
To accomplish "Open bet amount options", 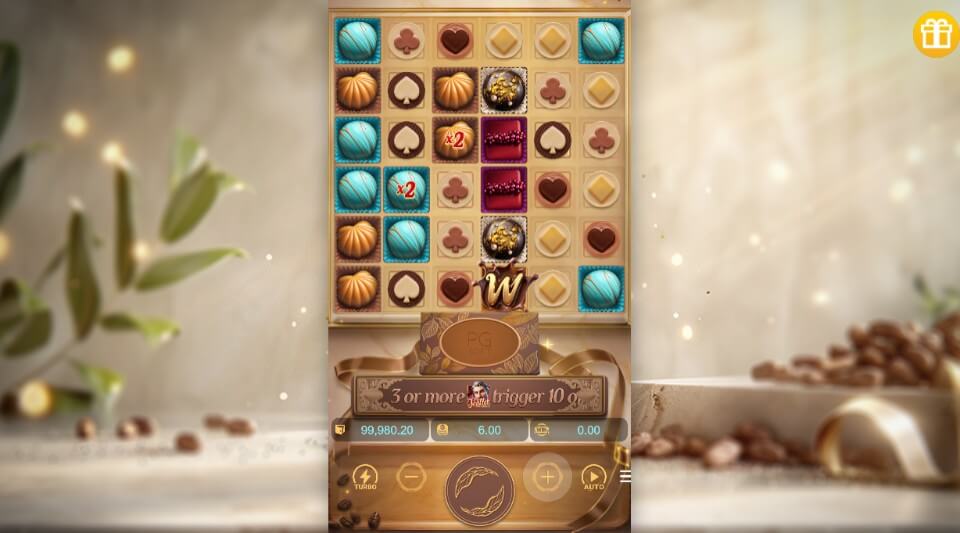I will [x=441, y=430].
